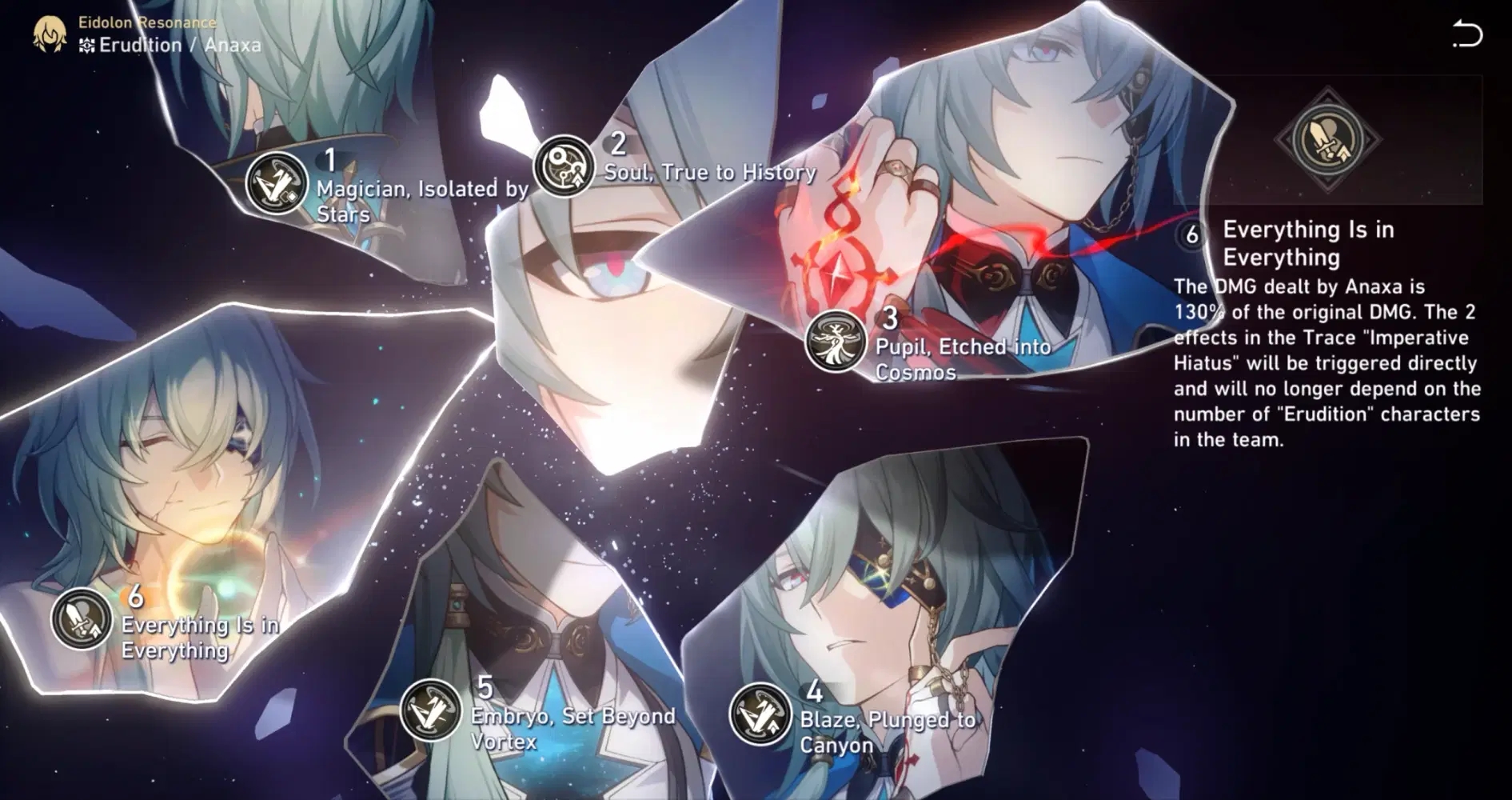This screenshot has width=1512, height=800.
Task: Open Eidolon 4 Blaze, Plunged to Canyon
Action: pos(760,714)
